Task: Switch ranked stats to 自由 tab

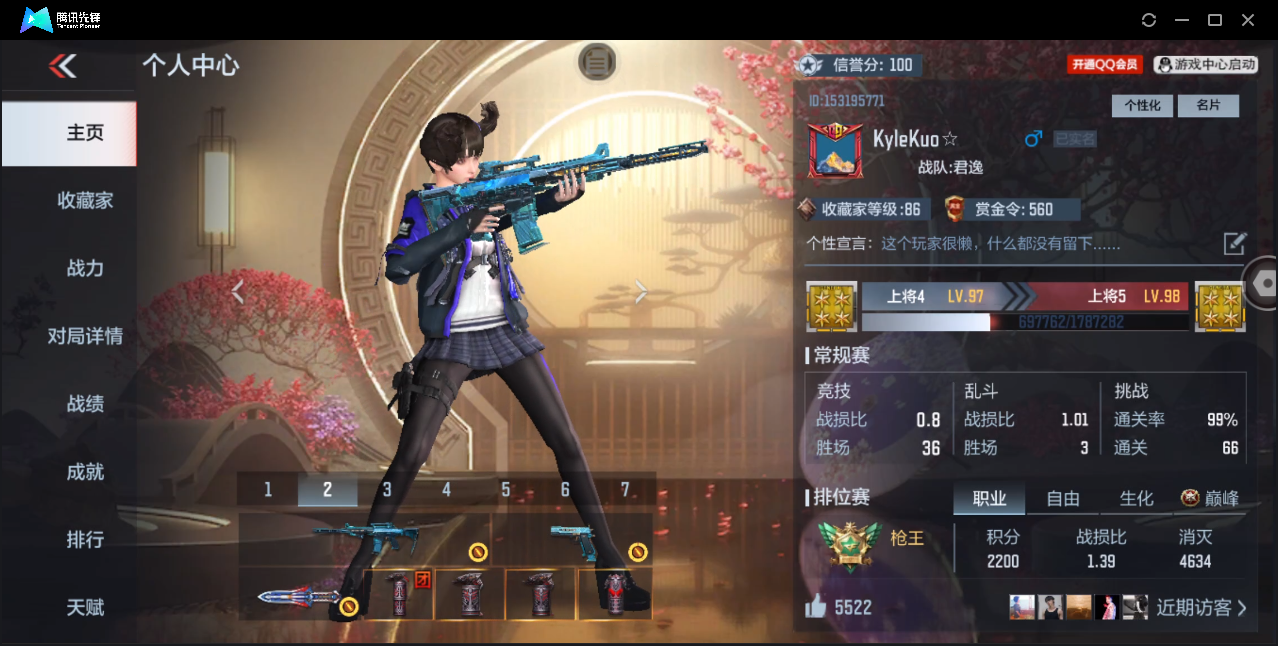Action: pyautogui.click(x=1063, y=498)
